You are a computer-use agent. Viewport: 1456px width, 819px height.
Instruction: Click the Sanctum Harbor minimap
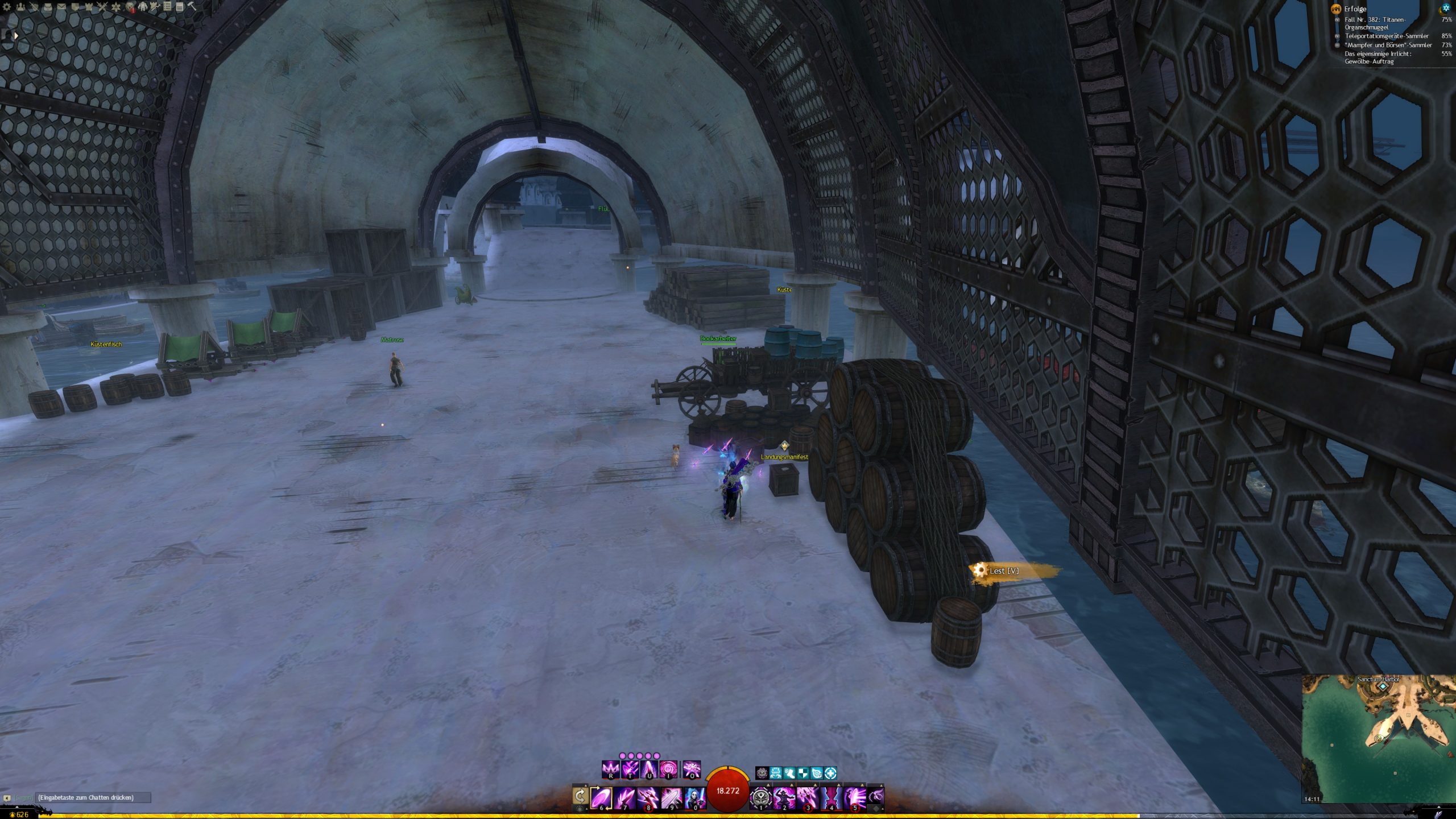point(1378,738)
